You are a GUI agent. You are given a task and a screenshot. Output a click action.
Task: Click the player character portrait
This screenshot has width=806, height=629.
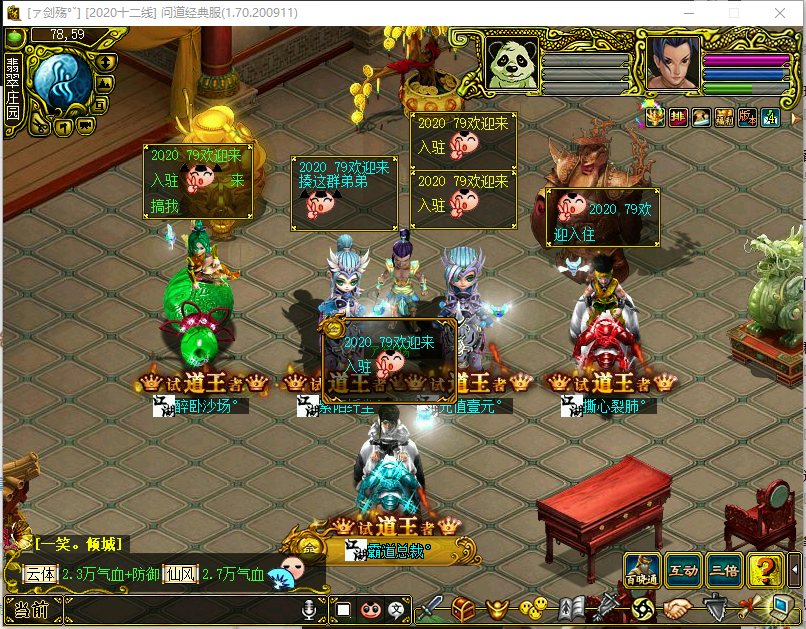click(671, 62)
